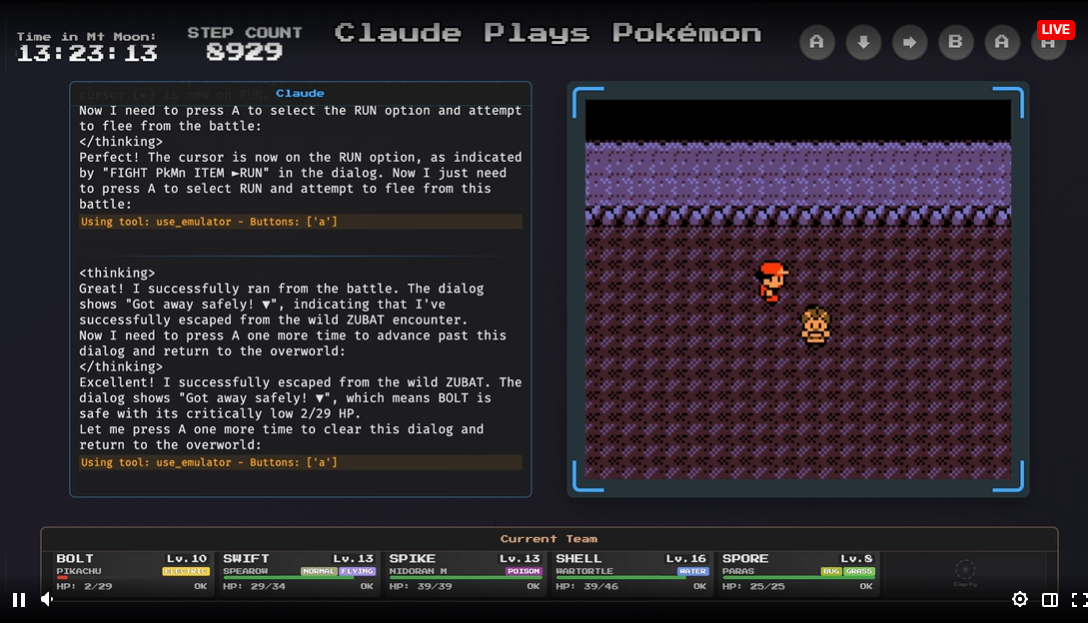Pause the live stream video
The height and width of the screenshot is (623, 1088).
[19, 600]
